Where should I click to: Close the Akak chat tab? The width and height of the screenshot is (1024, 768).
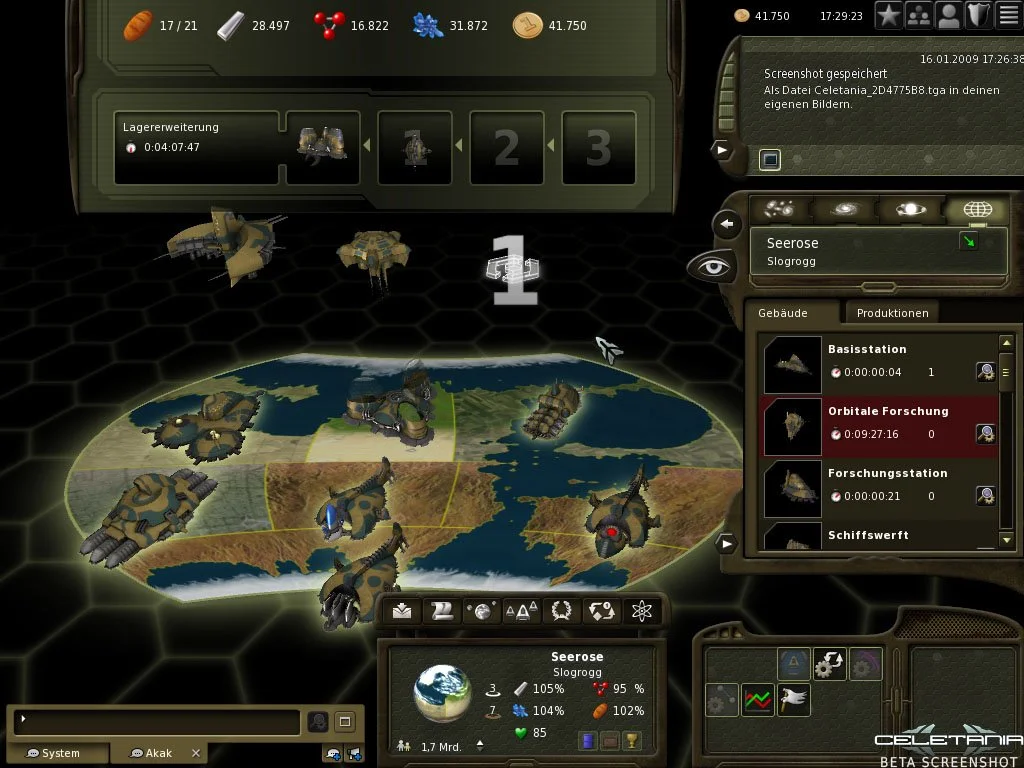point(196,753)
